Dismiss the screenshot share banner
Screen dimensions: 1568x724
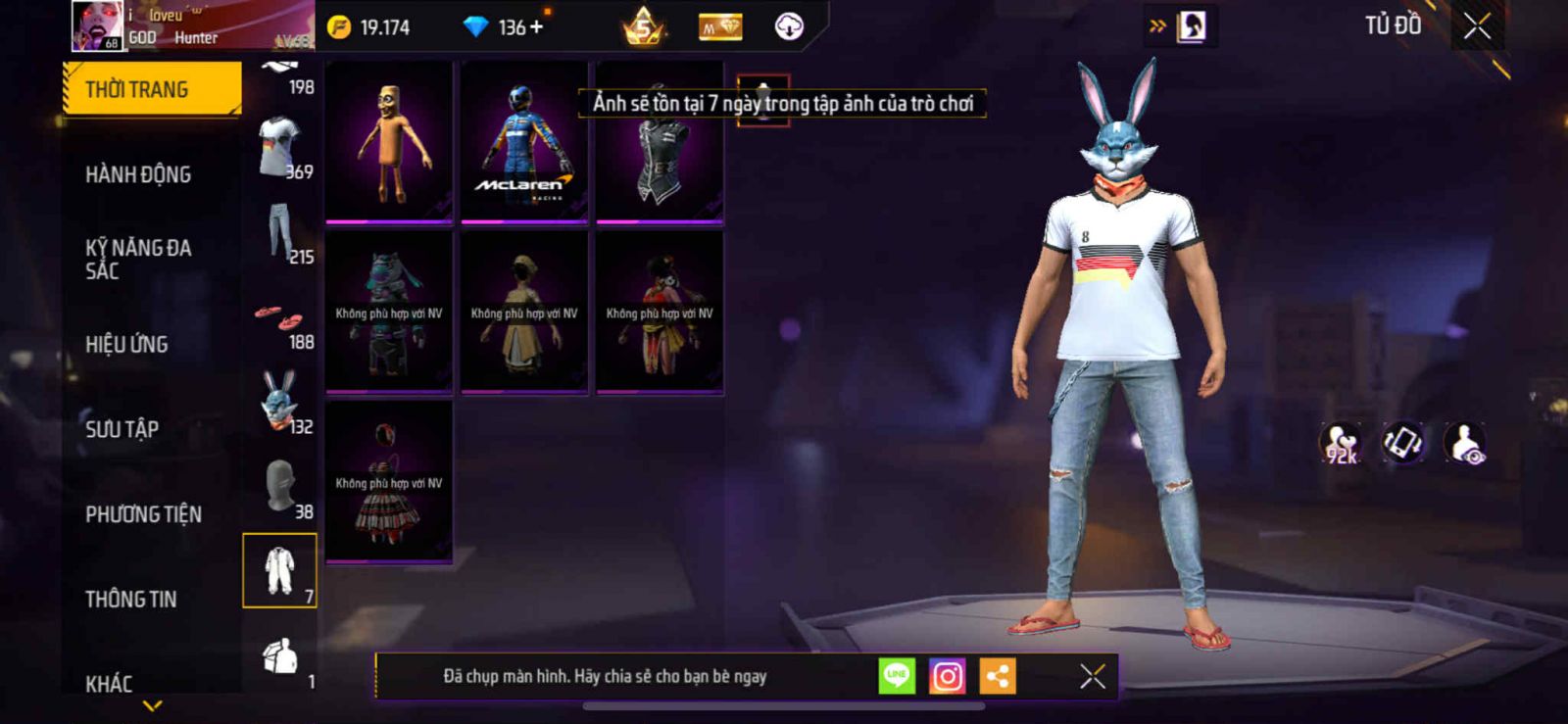[1092, 676]
